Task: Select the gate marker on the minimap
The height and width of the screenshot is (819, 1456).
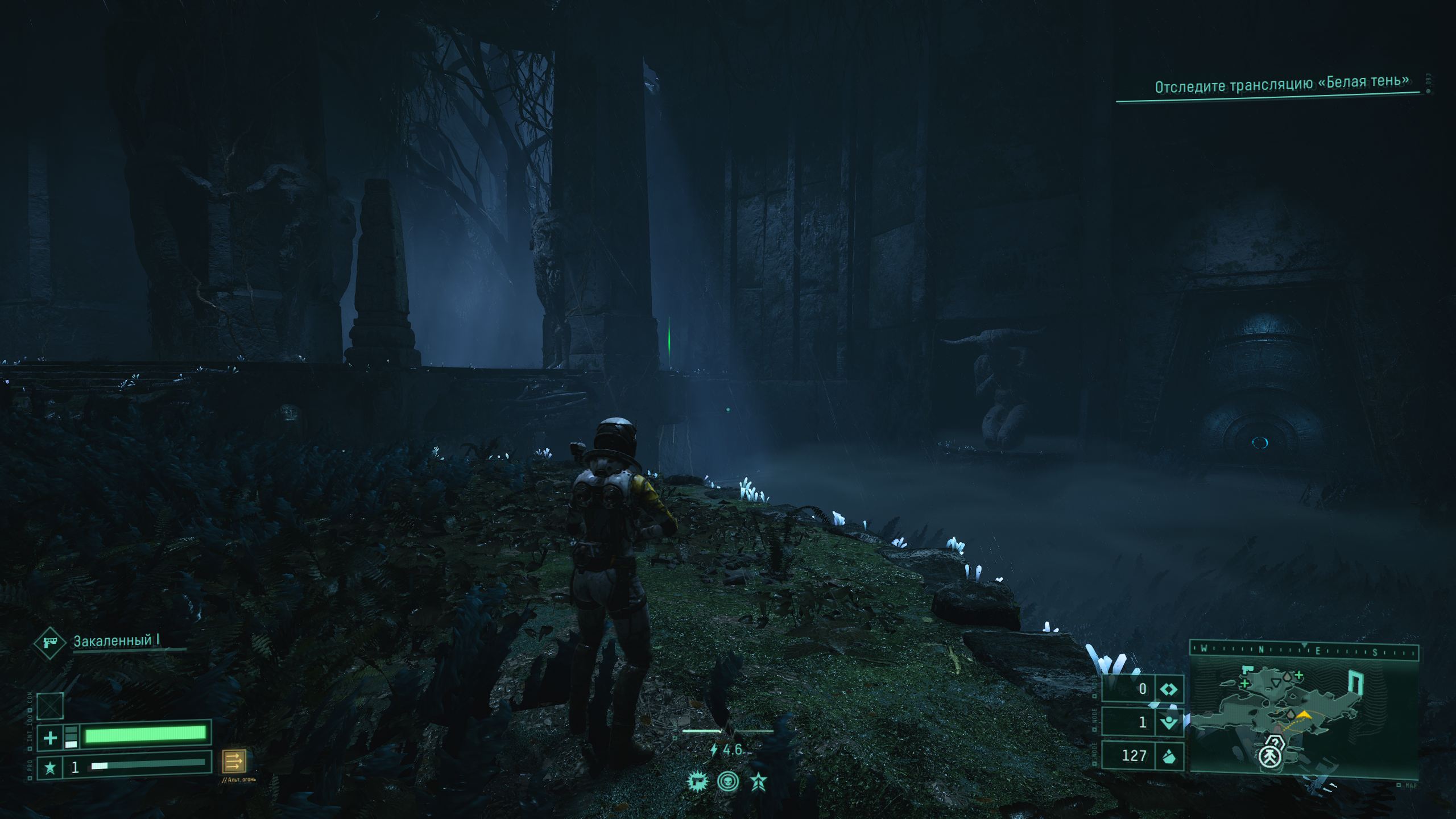Action: (x=1356, y=682)
